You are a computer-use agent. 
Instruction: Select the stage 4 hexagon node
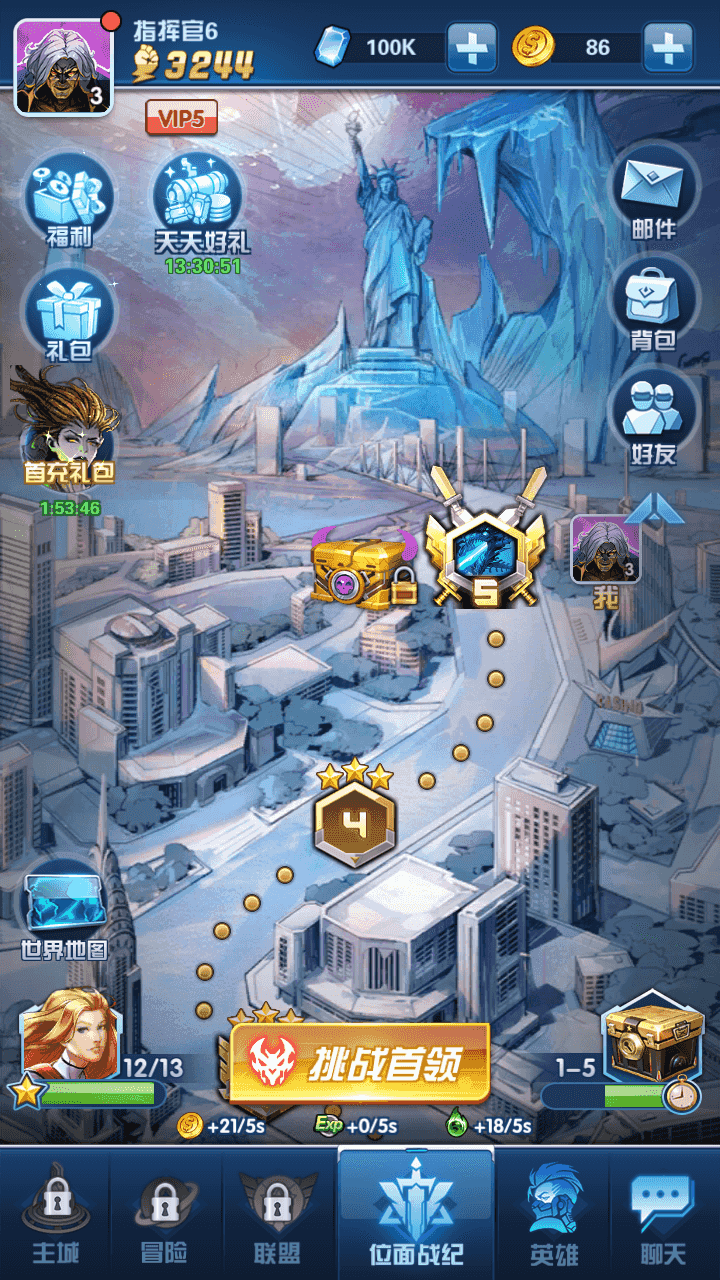click(x=355, y=822)
